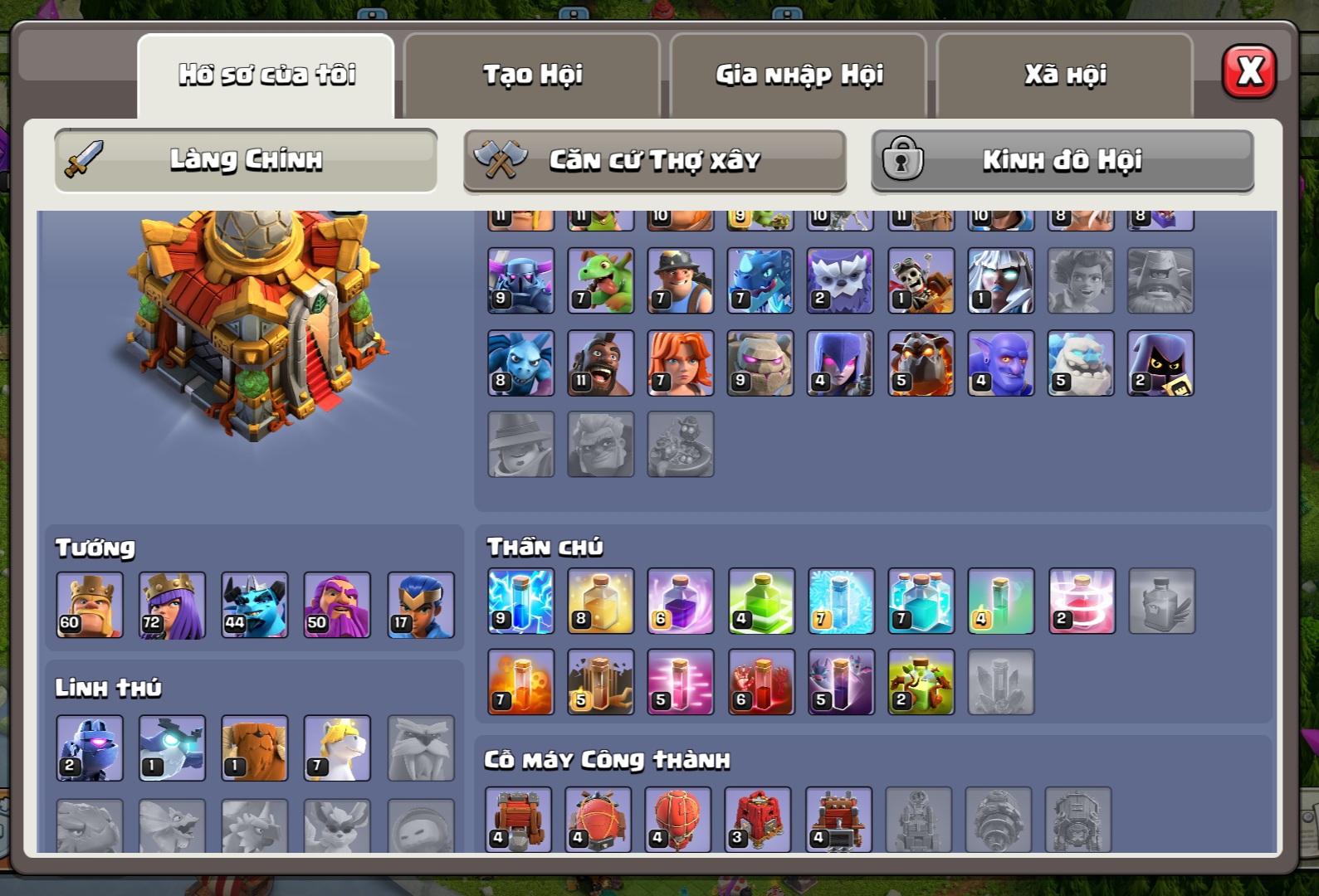
Task: Open the Kinh đô Hội view
Action: (x=1063, y=160)
